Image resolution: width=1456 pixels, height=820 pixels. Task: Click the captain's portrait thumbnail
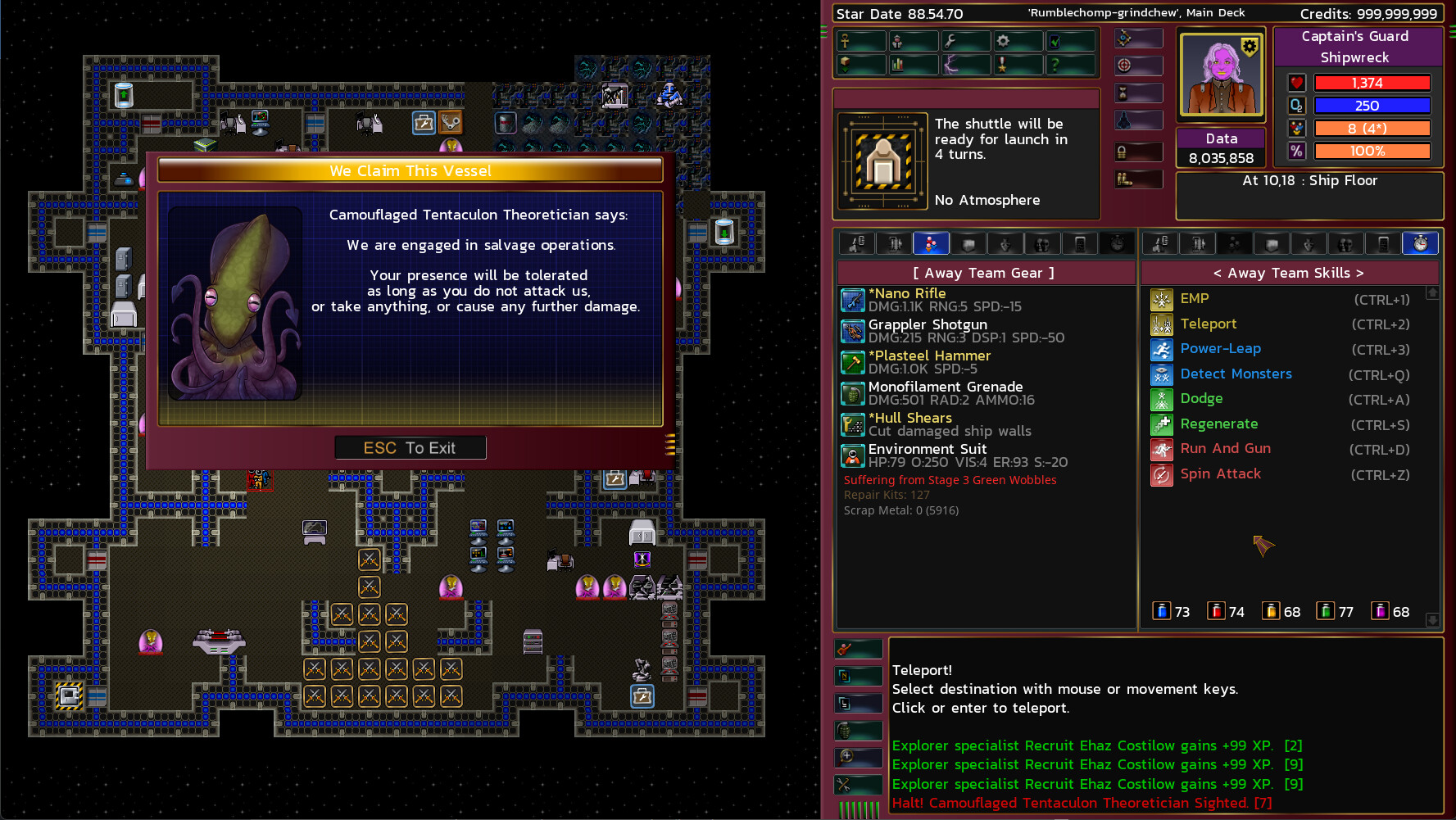1220,75
